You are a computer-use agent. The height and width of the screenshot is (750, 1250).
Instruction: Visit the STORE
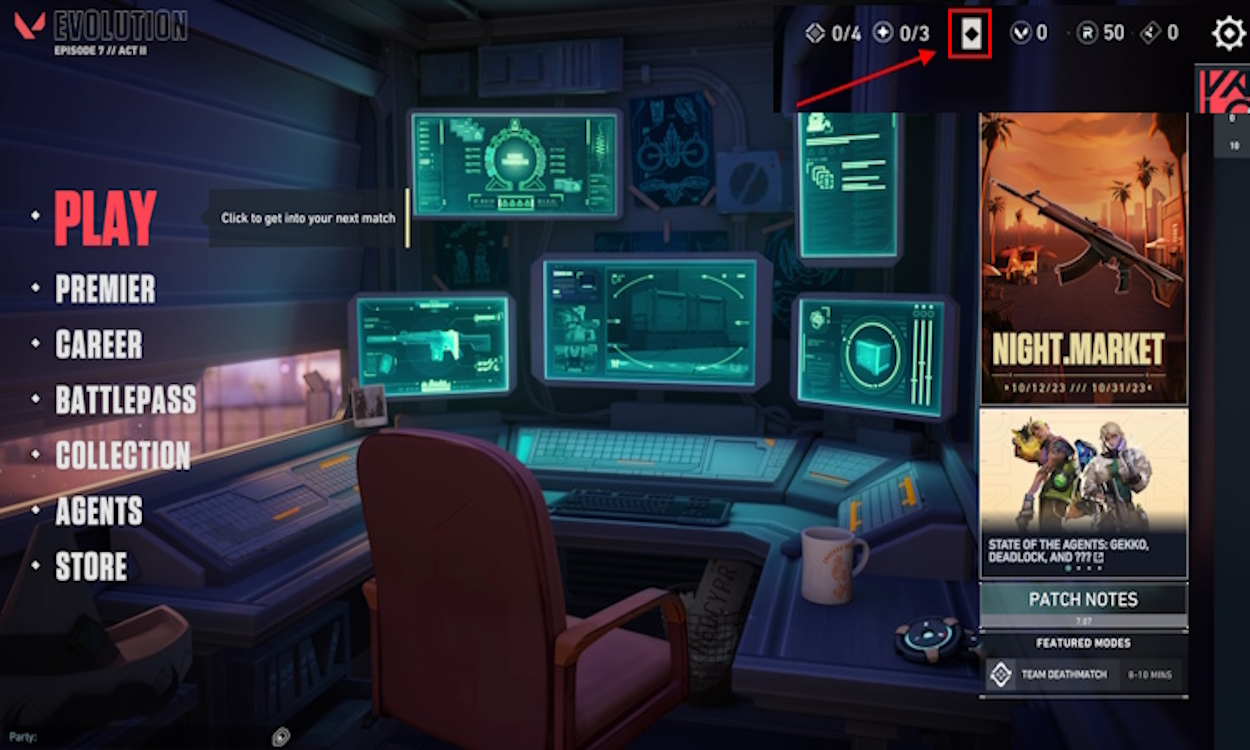(x=91, y=567)
